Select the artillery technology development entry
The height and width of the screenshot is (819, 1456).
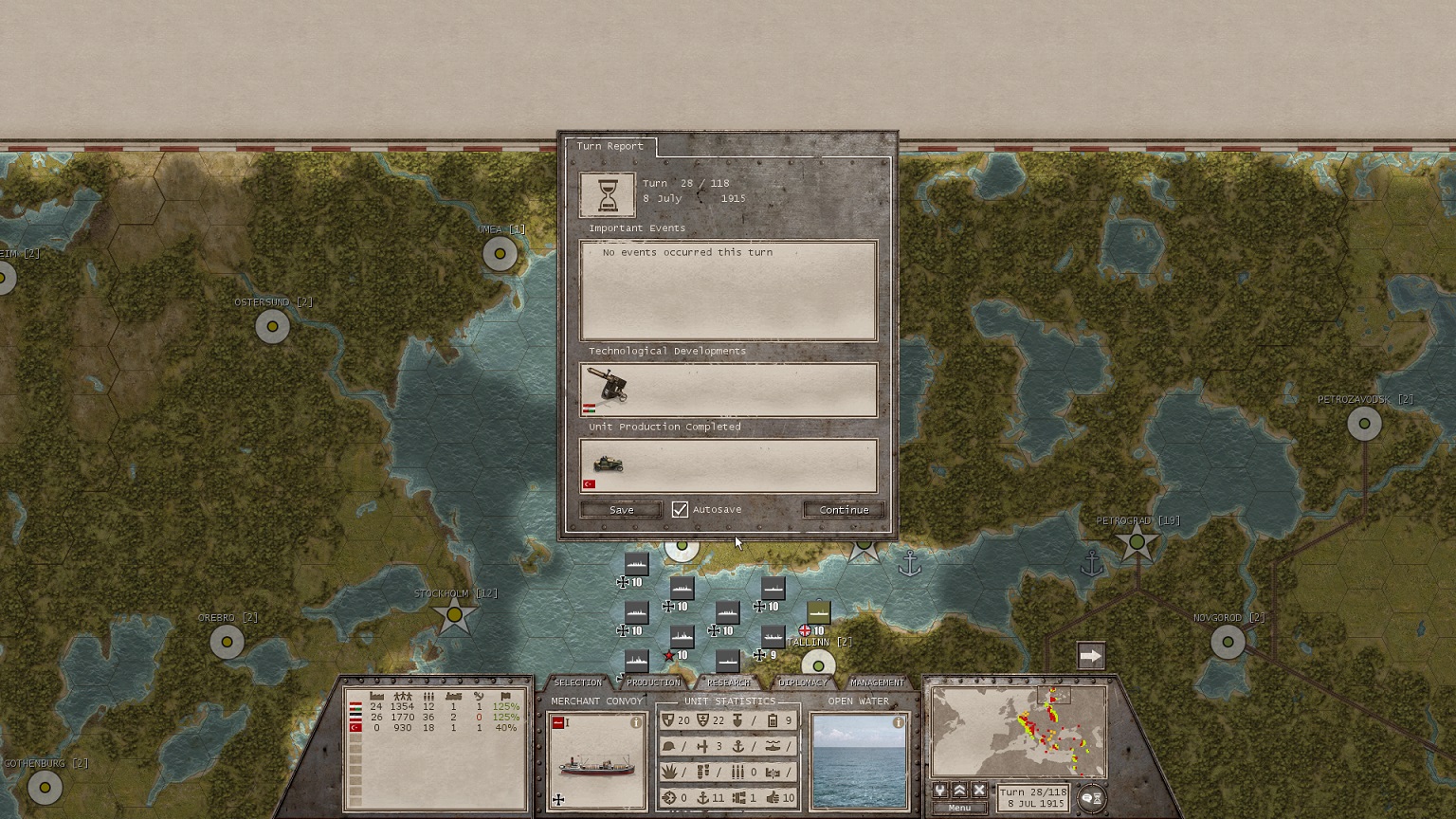607,387
